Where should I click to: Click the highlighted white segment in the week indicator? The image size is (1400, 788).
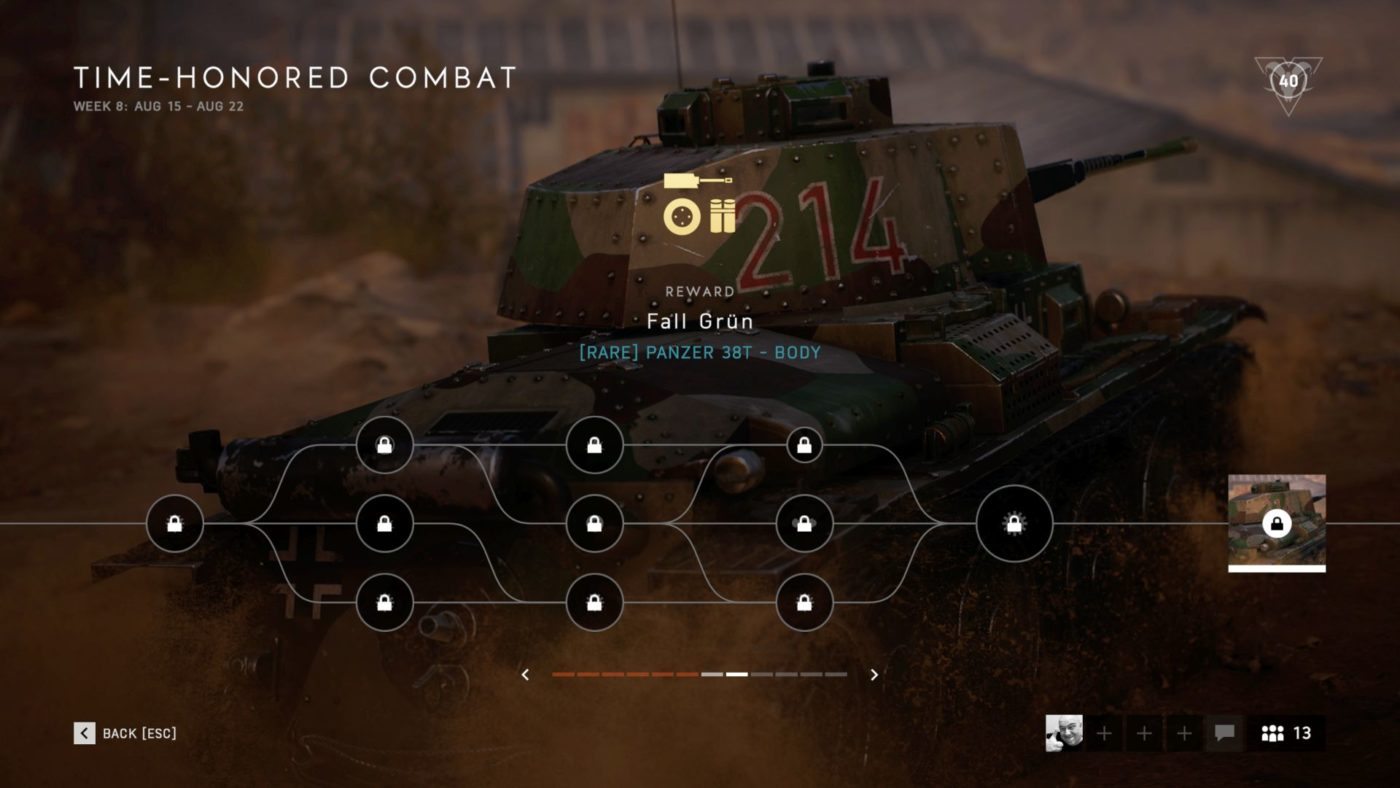click(x=737, y=674)
